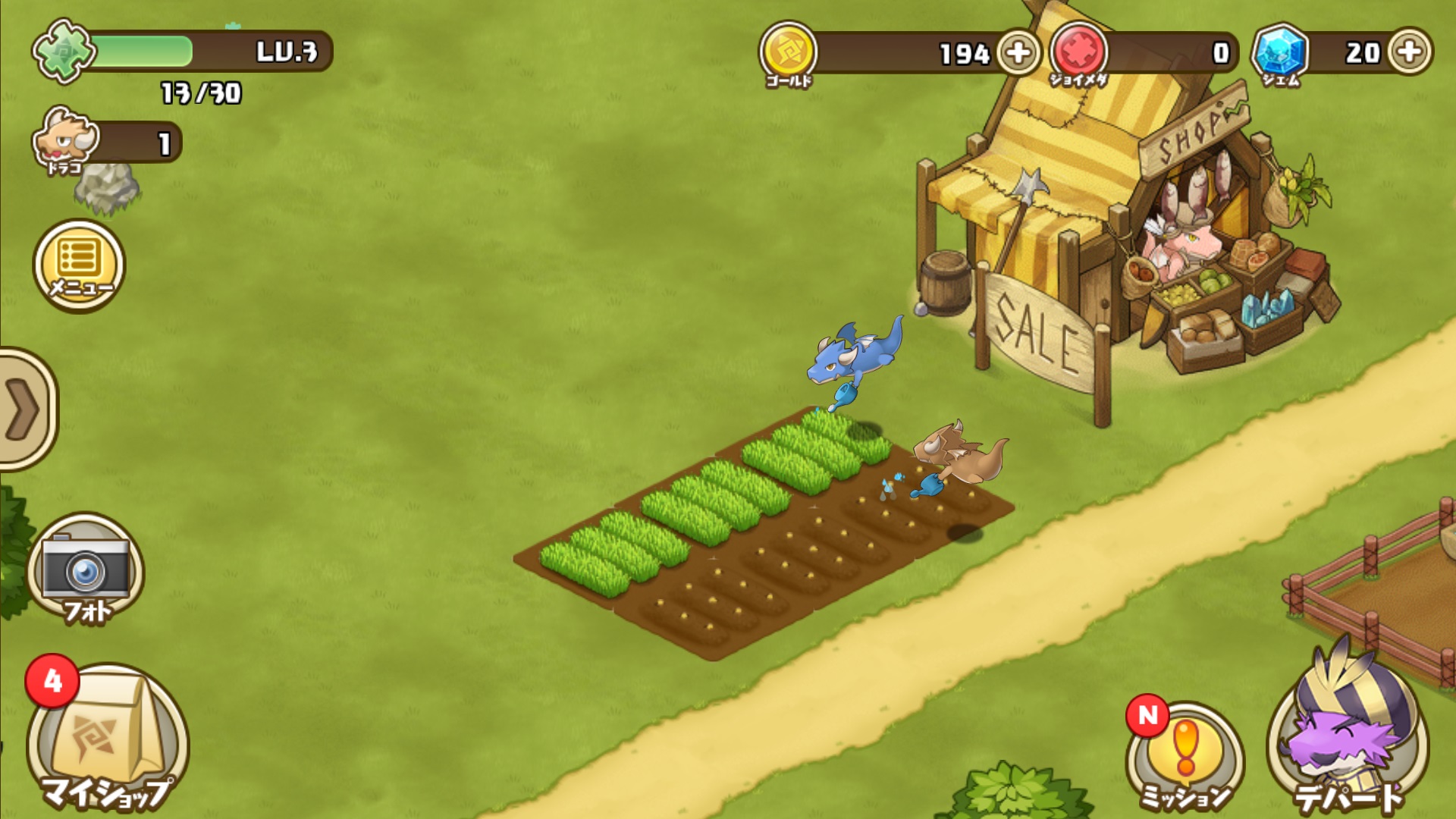Screen dimensions: 1456x819
Task: Open the フォト camera mode
Action: pos(86,571)
